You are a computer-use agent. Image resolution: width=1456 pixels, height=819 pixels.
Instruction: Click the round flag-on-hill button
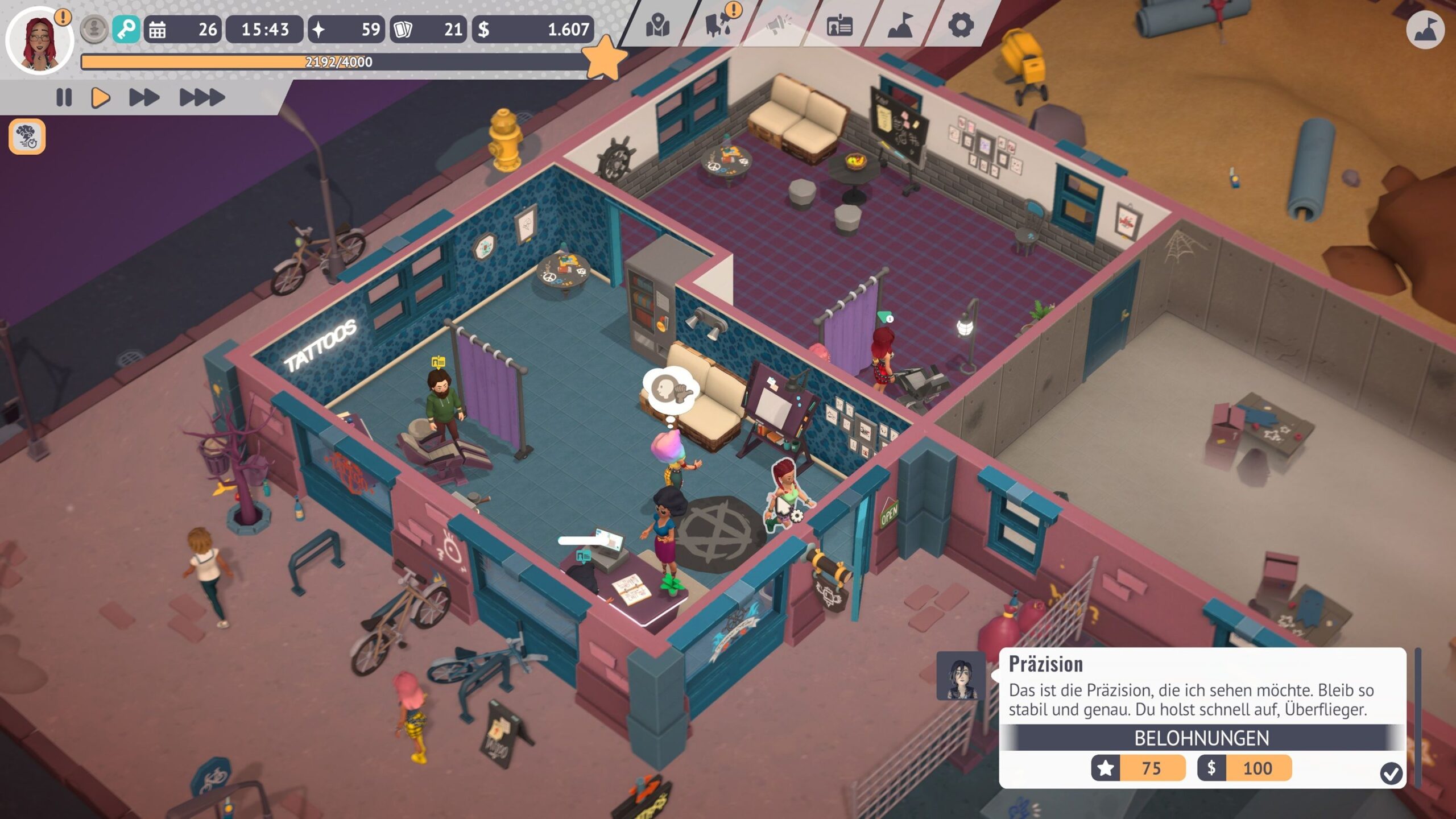(1425, 30)
